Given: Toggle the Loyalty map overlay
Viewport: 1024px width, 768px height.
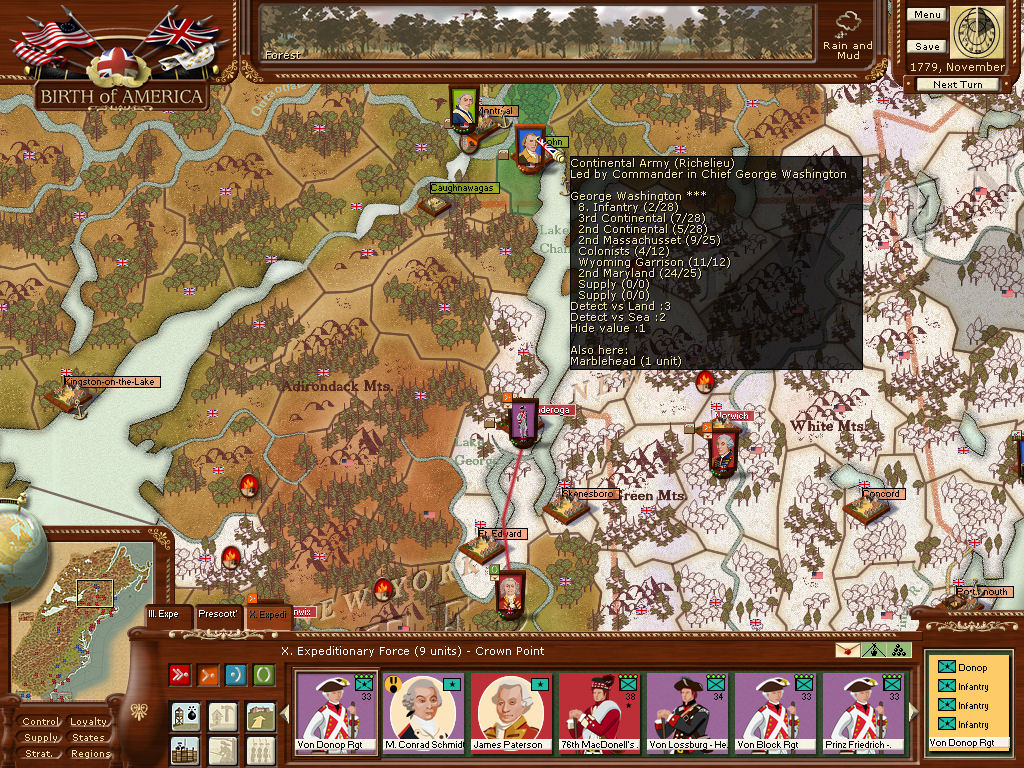Looking at the screenshot, I should (89, 722).
